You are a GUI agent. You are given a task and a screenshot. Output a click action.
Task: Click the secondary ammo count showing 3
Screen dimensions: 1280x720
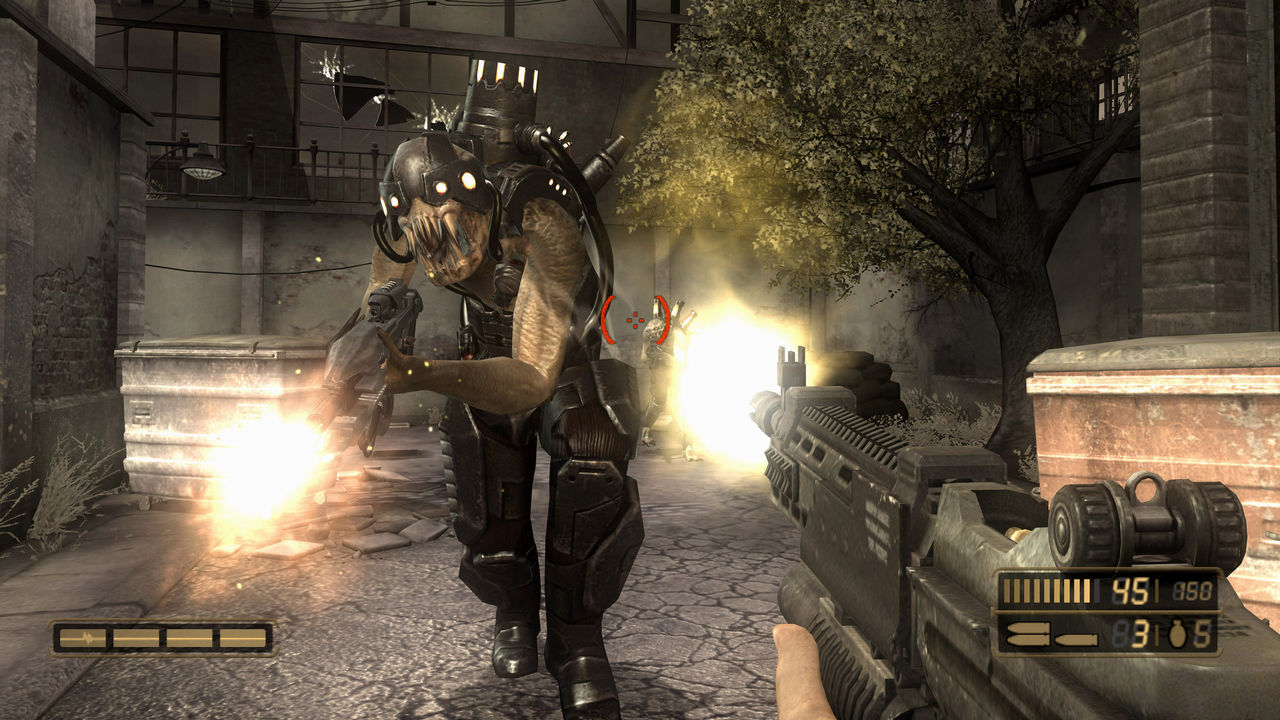(1140, 636)
